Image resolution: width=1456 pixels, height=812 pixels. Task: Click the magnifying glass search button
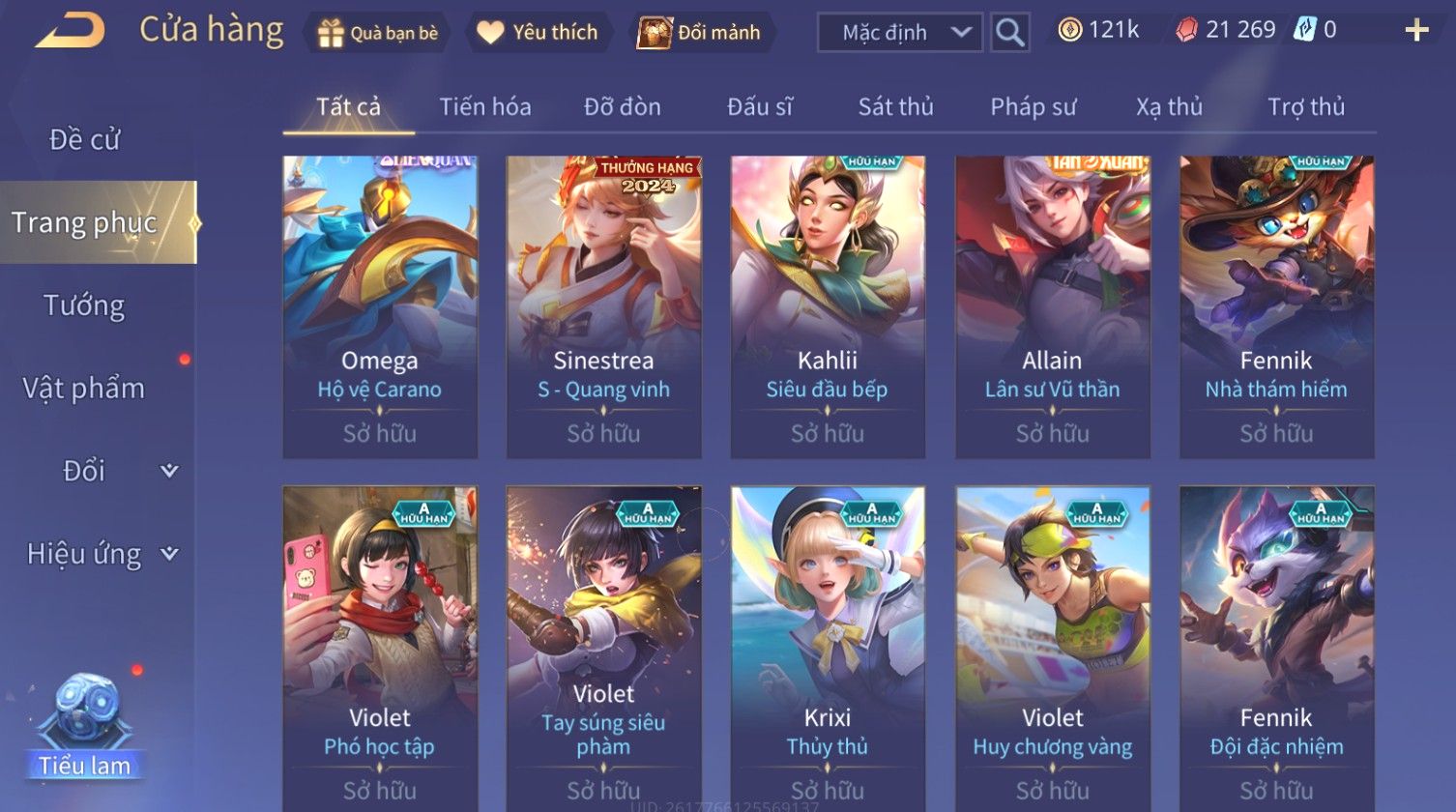[1009, 33]
